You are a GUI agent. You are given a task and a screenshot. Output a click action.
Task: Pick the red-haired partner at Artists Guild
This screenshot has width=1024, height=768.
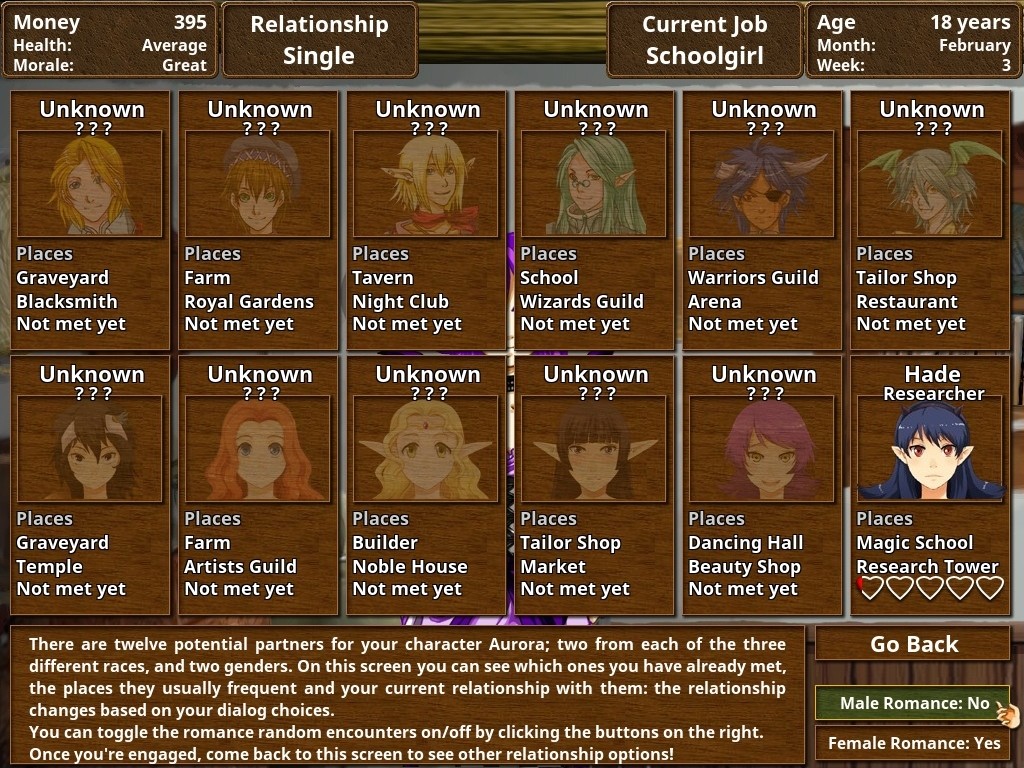[258, 450]
